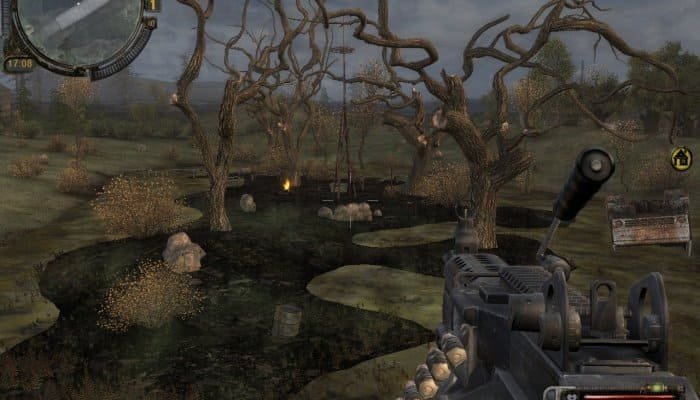This screenshot has width=700, height=400.
Task: Select the yellow house shelter icon
Action: pyautogui.click(x=681, y=158)
